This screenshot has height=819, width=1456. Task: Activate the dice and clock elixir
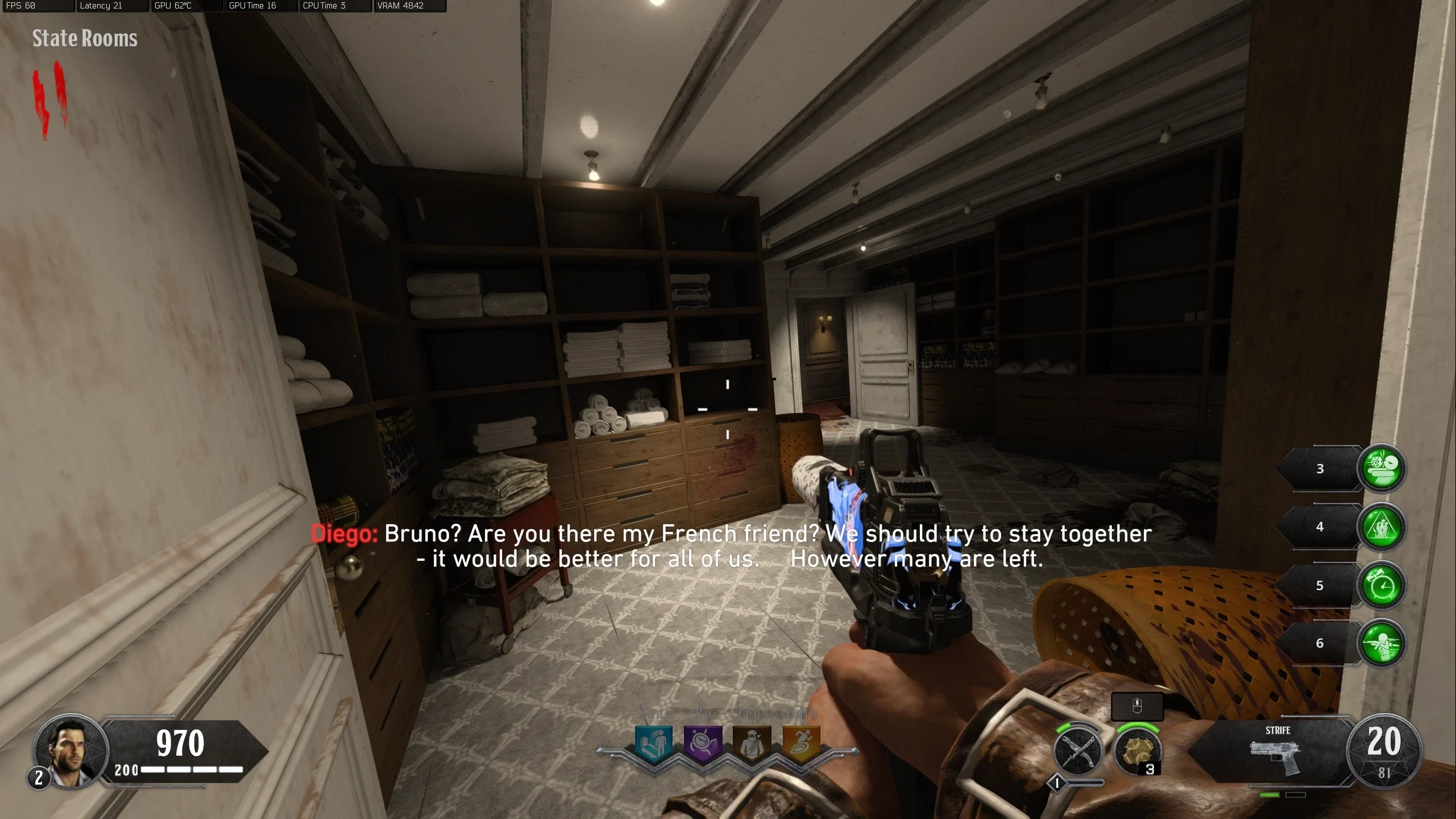(1382, 468)
